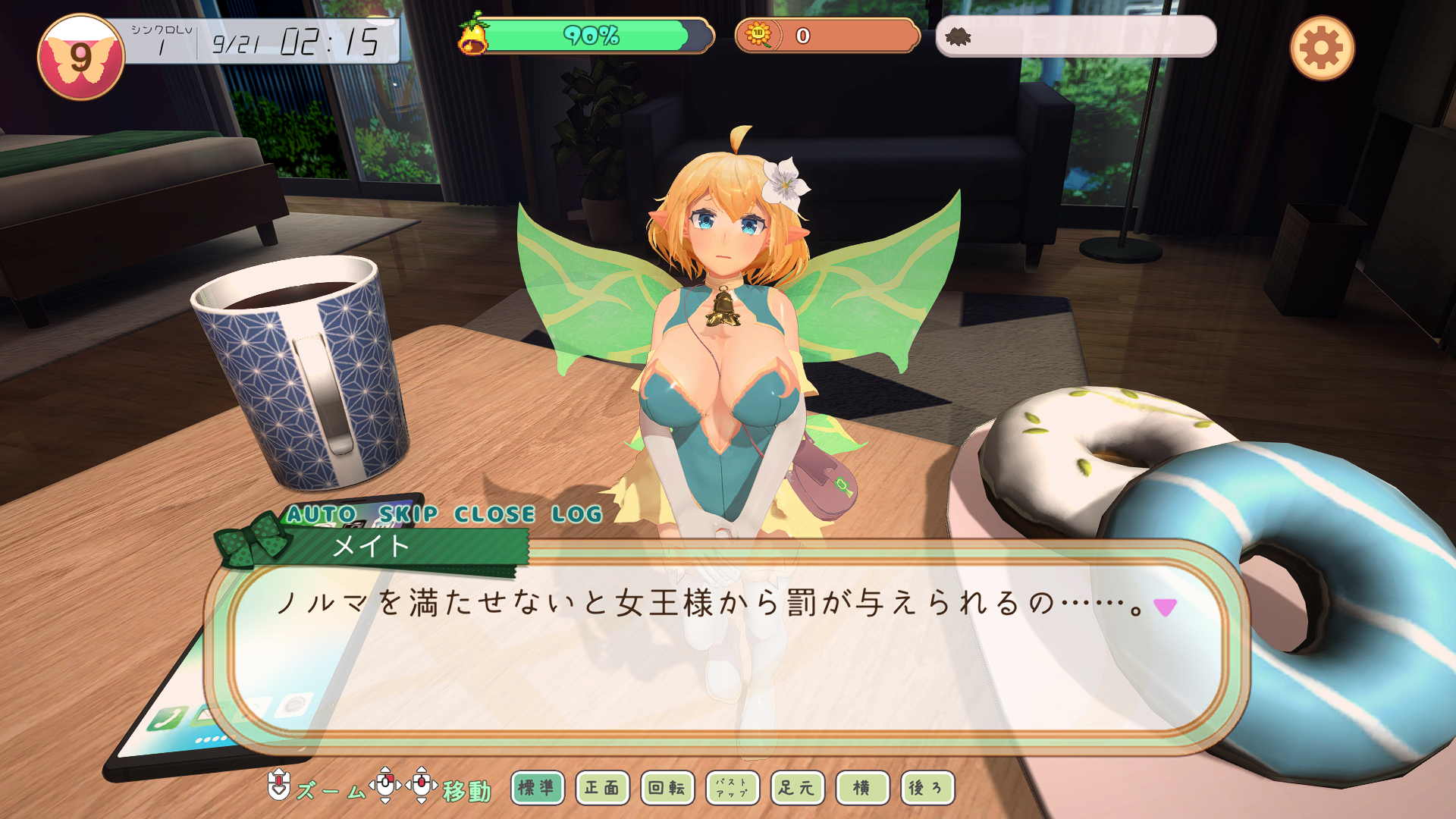Open the gear settings menu
Viewport: 1456px width, 819px height.
pyautogui.click(x=1322, y=49)
